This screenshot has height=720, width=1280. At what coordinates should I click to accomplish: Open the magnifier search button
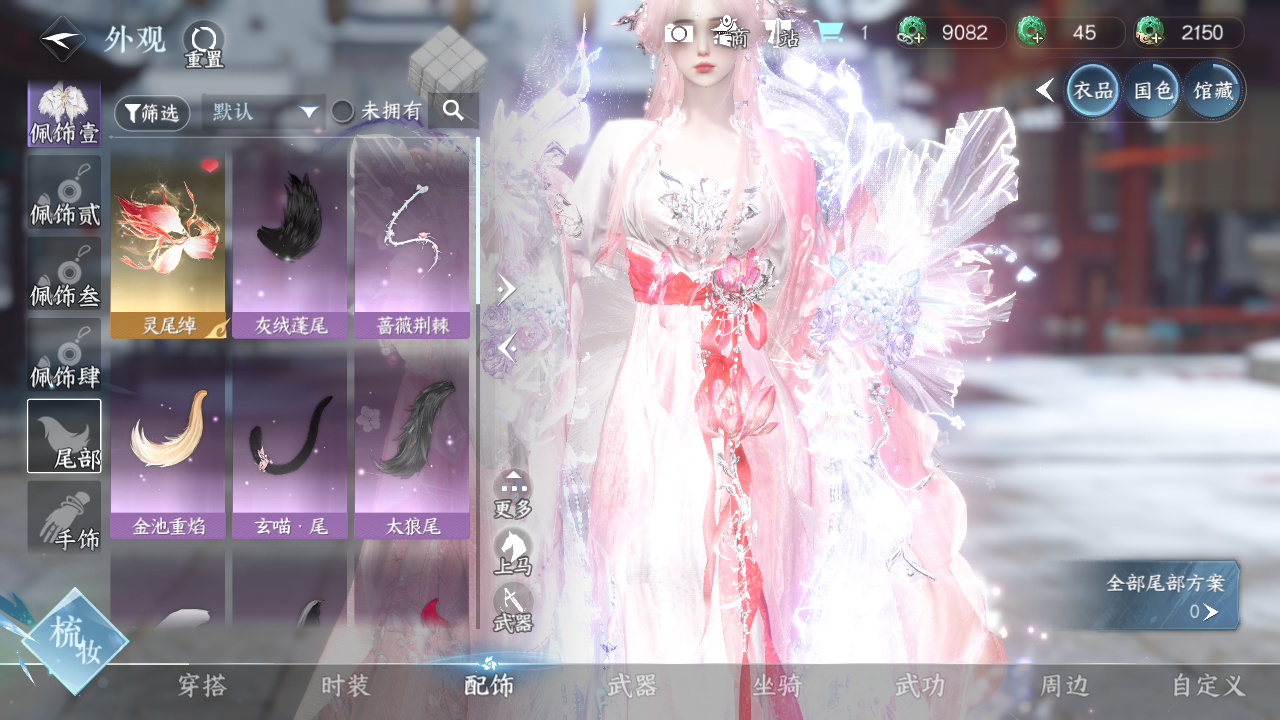(454, 111)
